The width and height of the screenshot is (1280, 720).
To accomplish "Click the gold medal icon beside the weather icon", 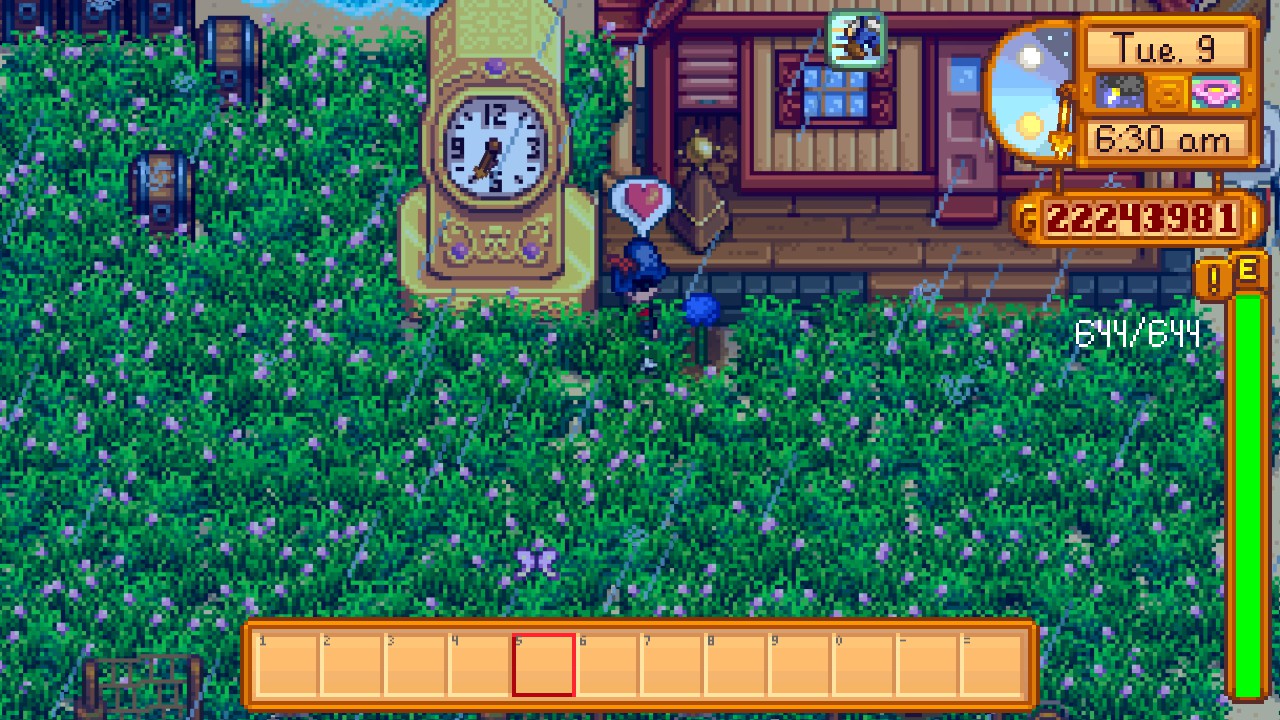I will click(x=1168, y=92).
